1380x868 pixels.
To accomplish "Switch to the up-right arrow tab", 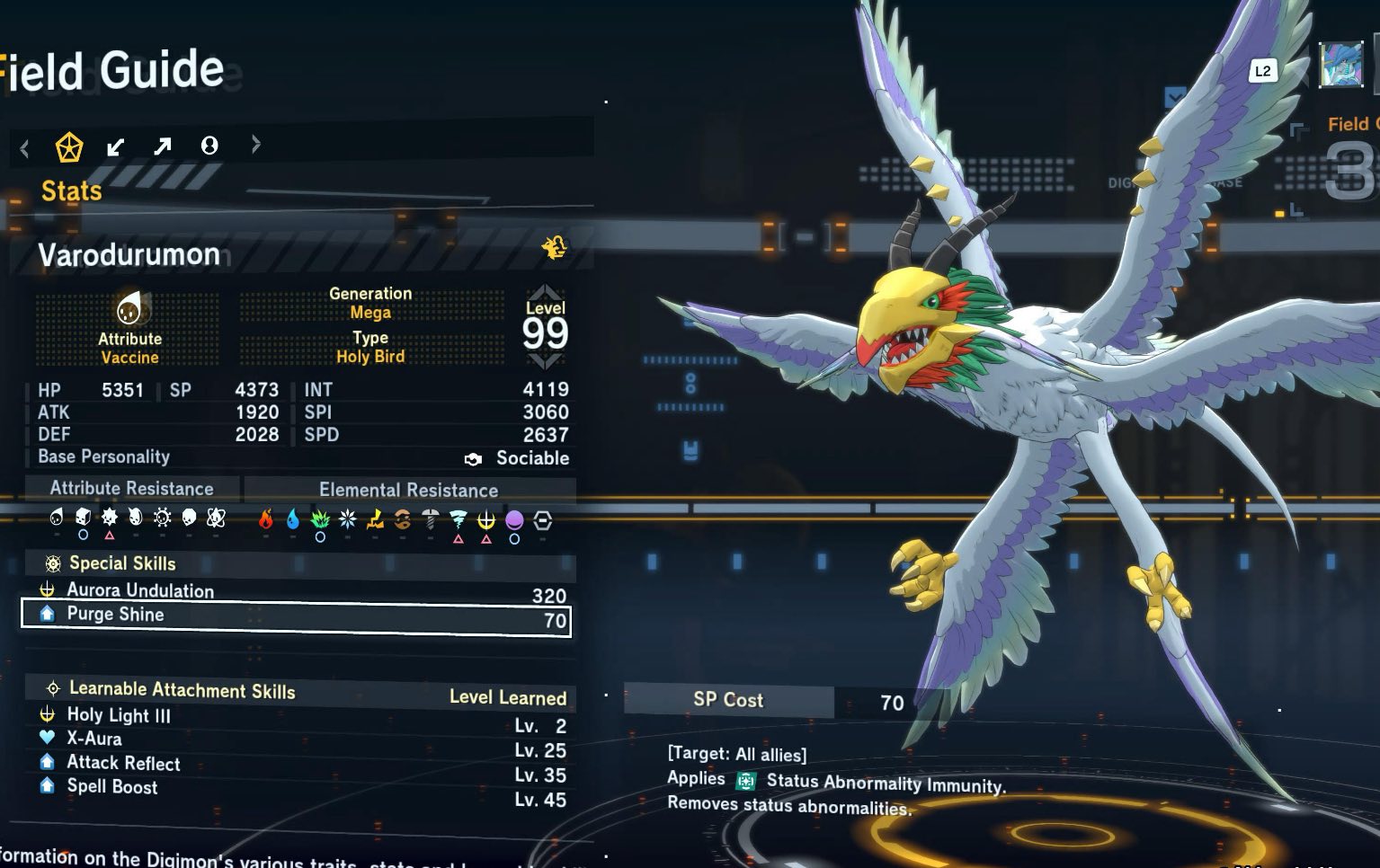I will [x=163, y=146].
